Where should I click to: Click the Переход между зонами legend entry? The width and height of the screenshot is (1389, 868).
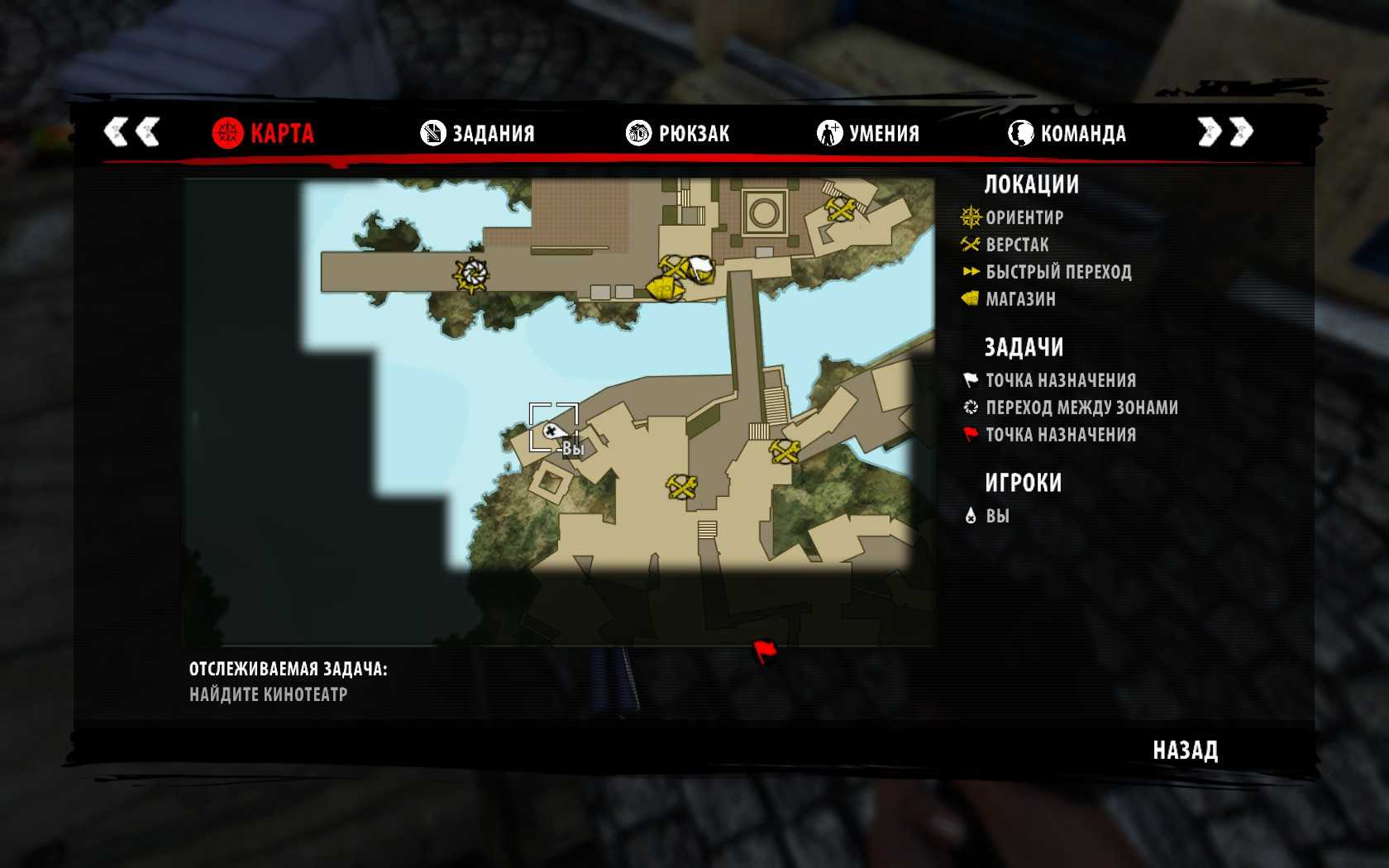(1081, 408)
